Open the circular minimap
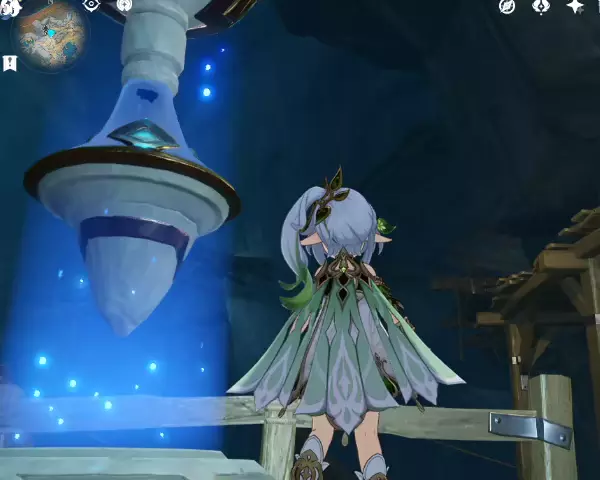This screenshot has width=600, height=480. (49, 33)
